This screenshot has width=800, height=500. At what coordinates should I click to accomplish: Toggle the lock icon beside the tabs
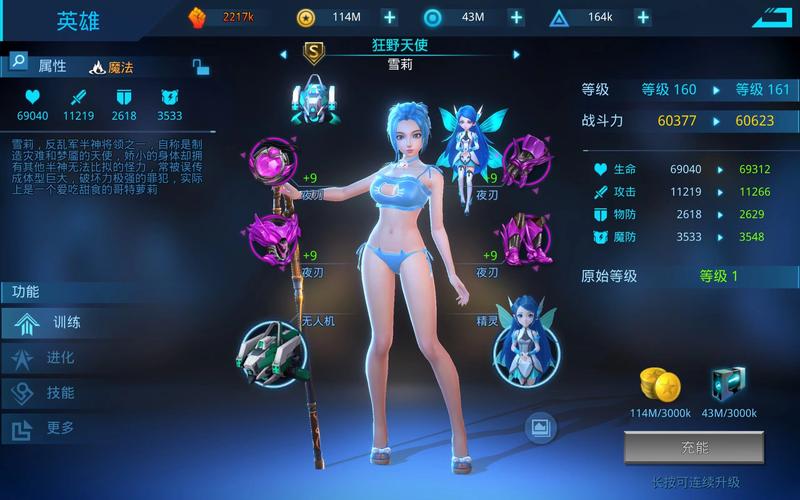pyautogui.click(x=201, y=67)
